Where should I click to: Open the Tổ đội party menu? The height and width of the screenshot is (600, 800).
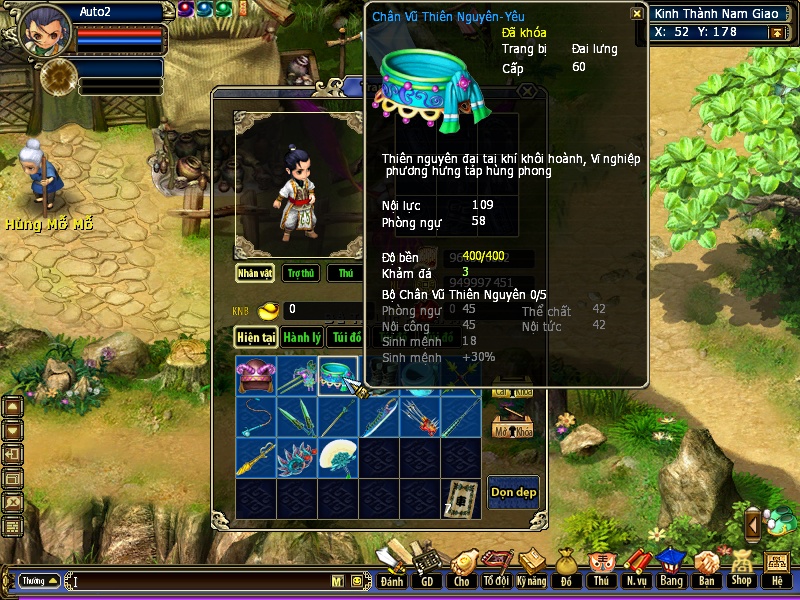[495, 570]
